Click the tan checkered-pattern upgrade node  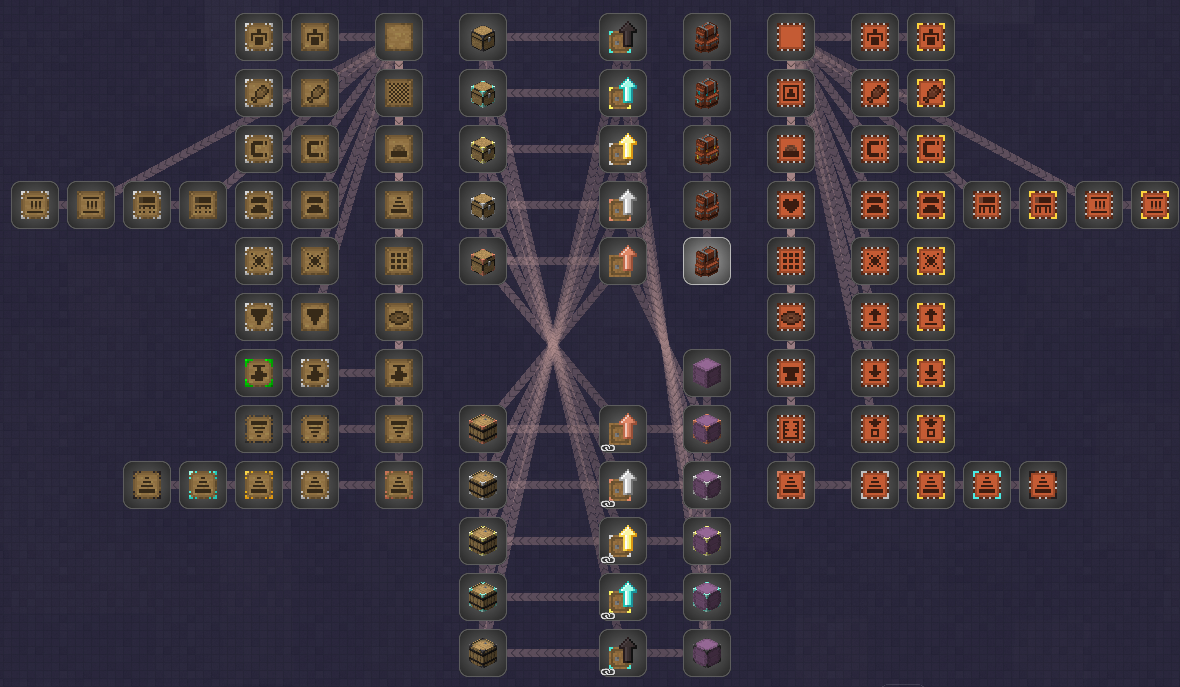[x=399, y=93]
